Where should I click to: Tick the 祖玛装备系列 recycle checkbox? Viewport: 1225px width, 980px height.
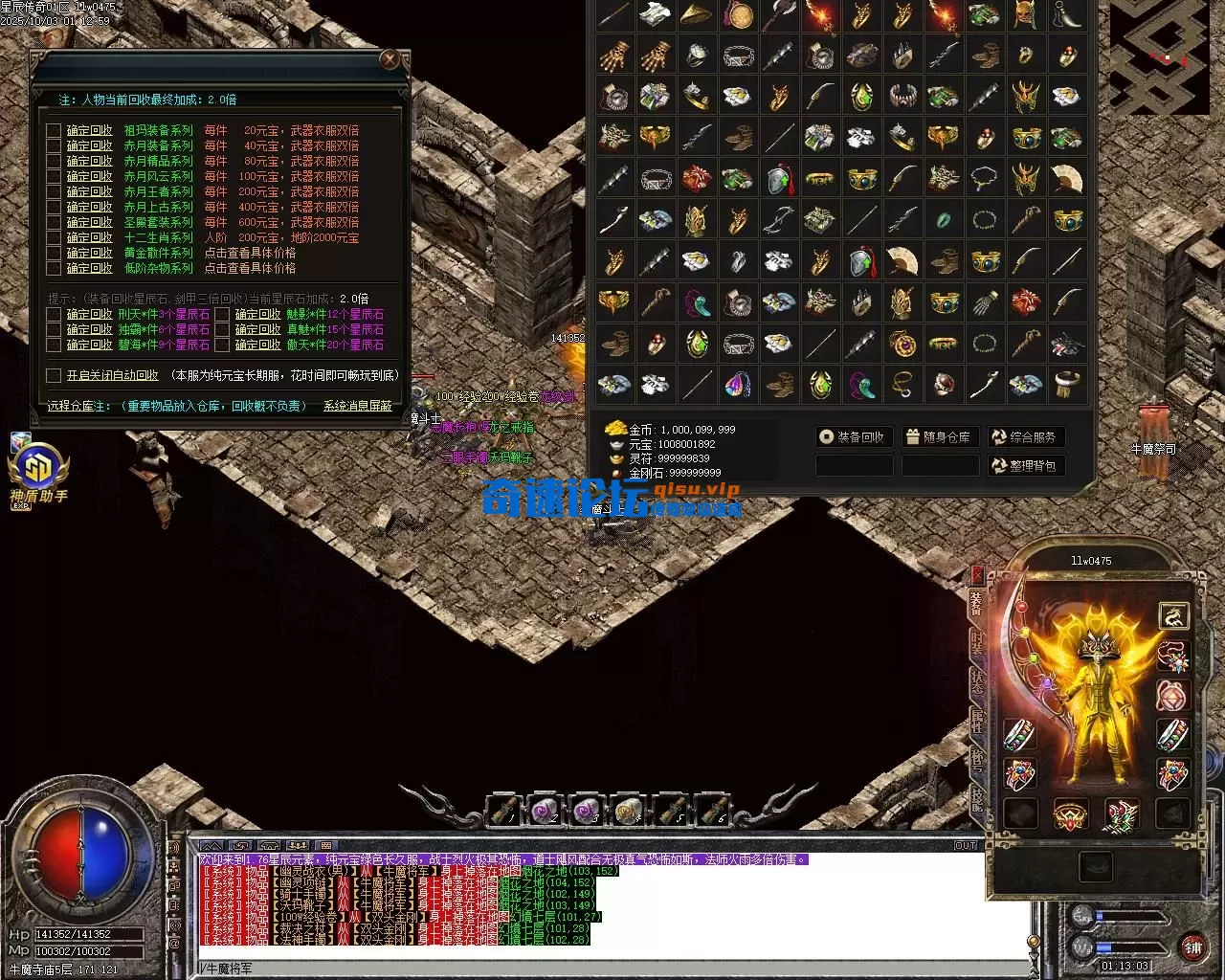pyautogui.click(x=54, y=131)
